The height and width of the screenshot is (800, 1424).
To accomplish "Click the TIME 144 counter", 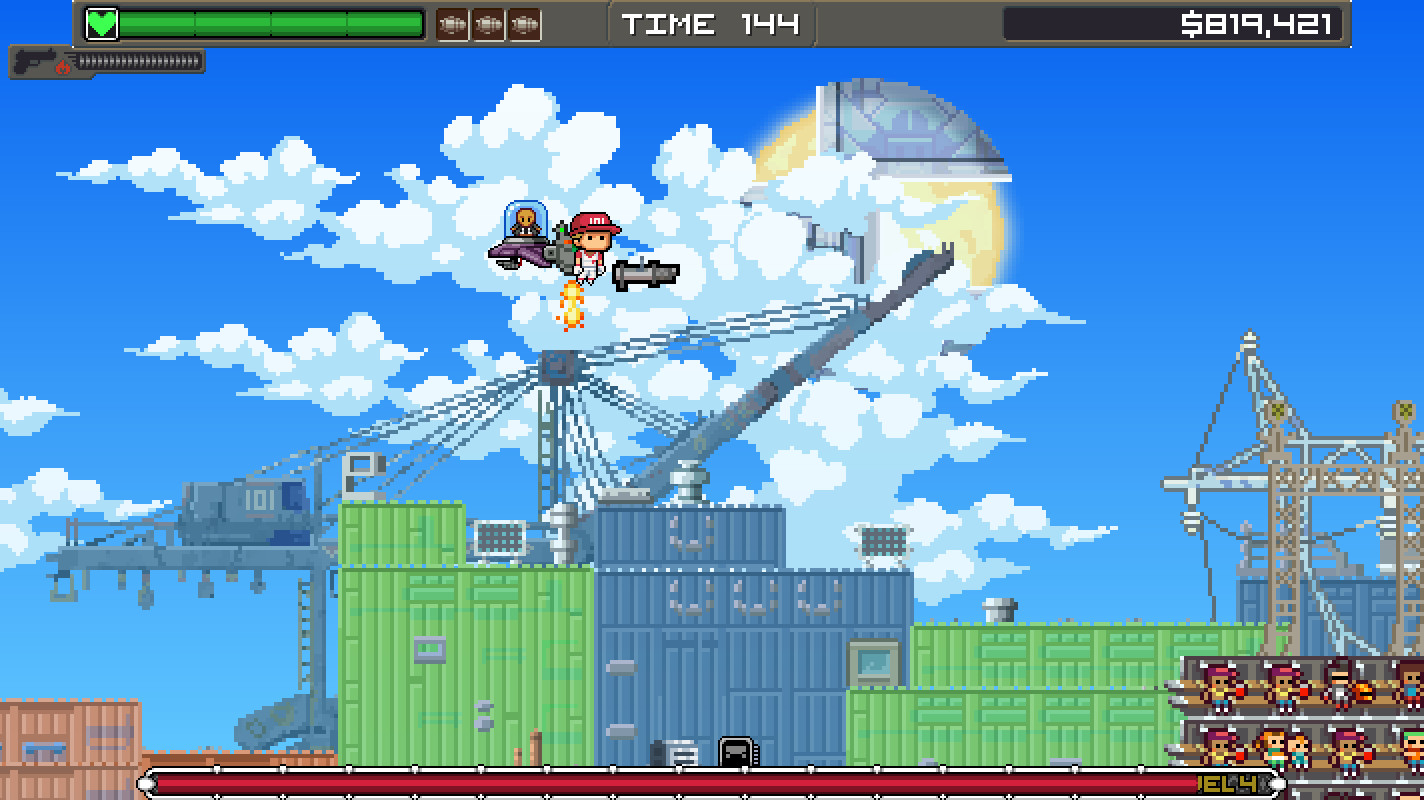I will (710, 22).
